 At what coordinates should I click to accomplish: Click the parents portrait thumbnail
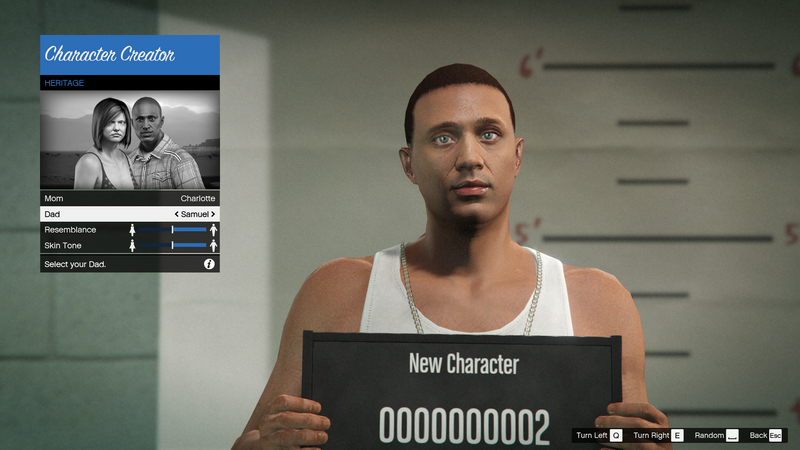(129, 140)
